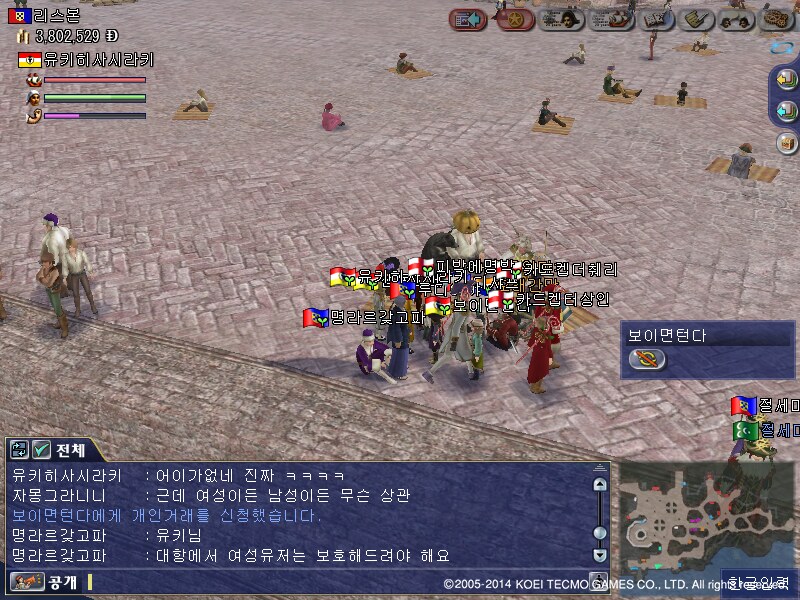Click the chat window swap icon
The width and height of the screenshot is (800, 600).
(x=20, y=450)
